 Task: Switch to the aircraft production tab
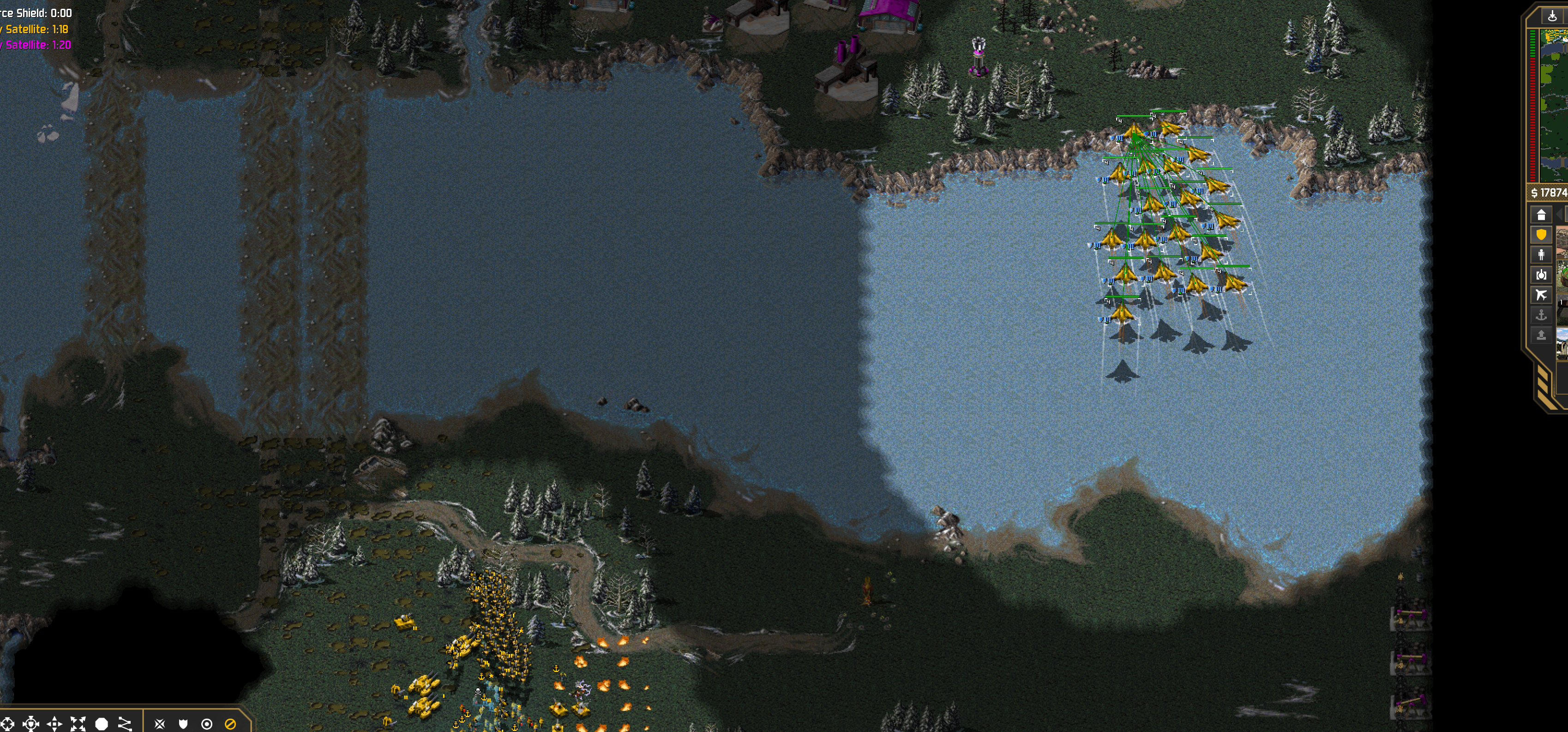[1541, 295]
